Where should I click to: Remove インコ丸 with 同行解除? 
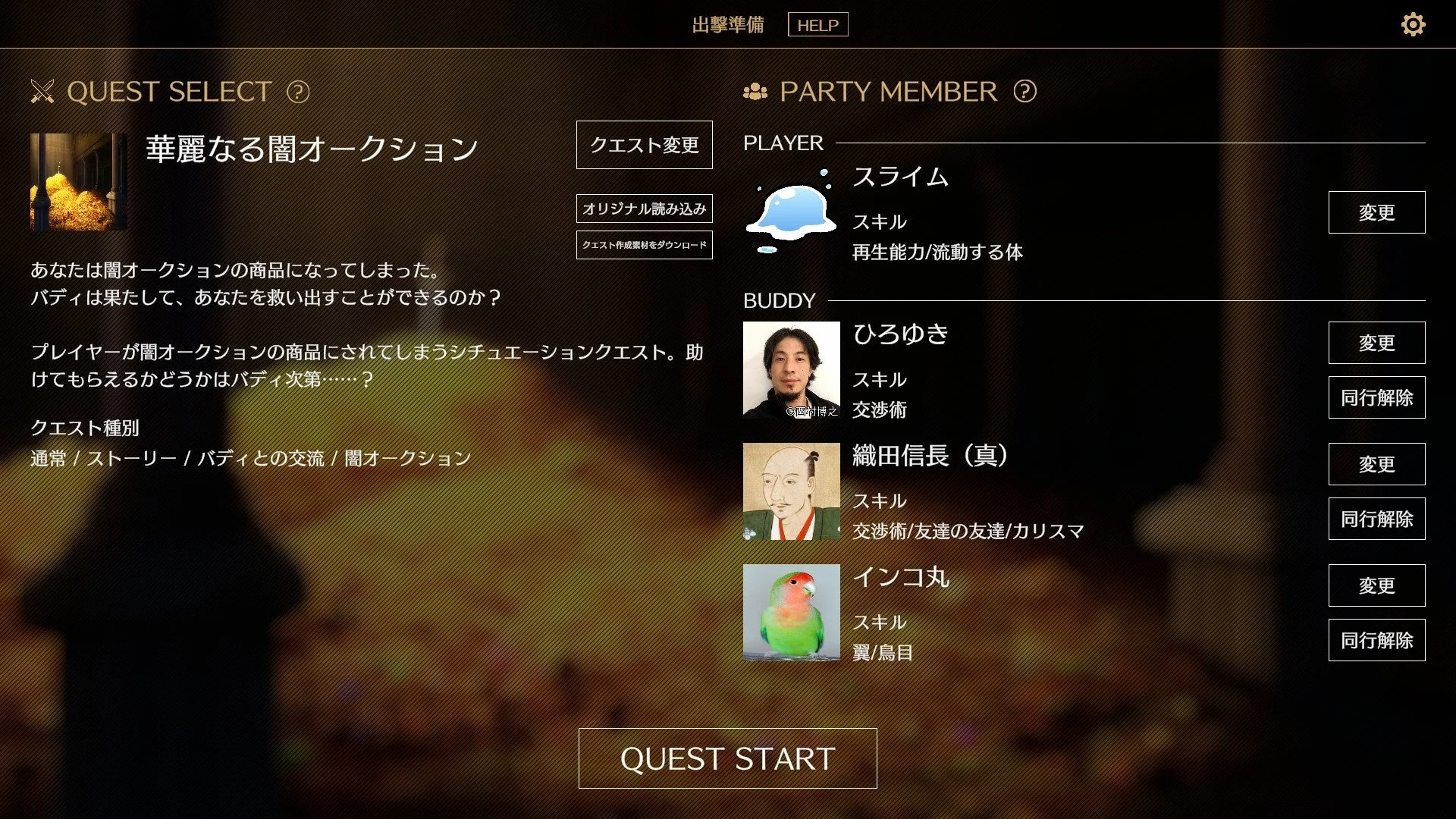tap(1376, 640)
